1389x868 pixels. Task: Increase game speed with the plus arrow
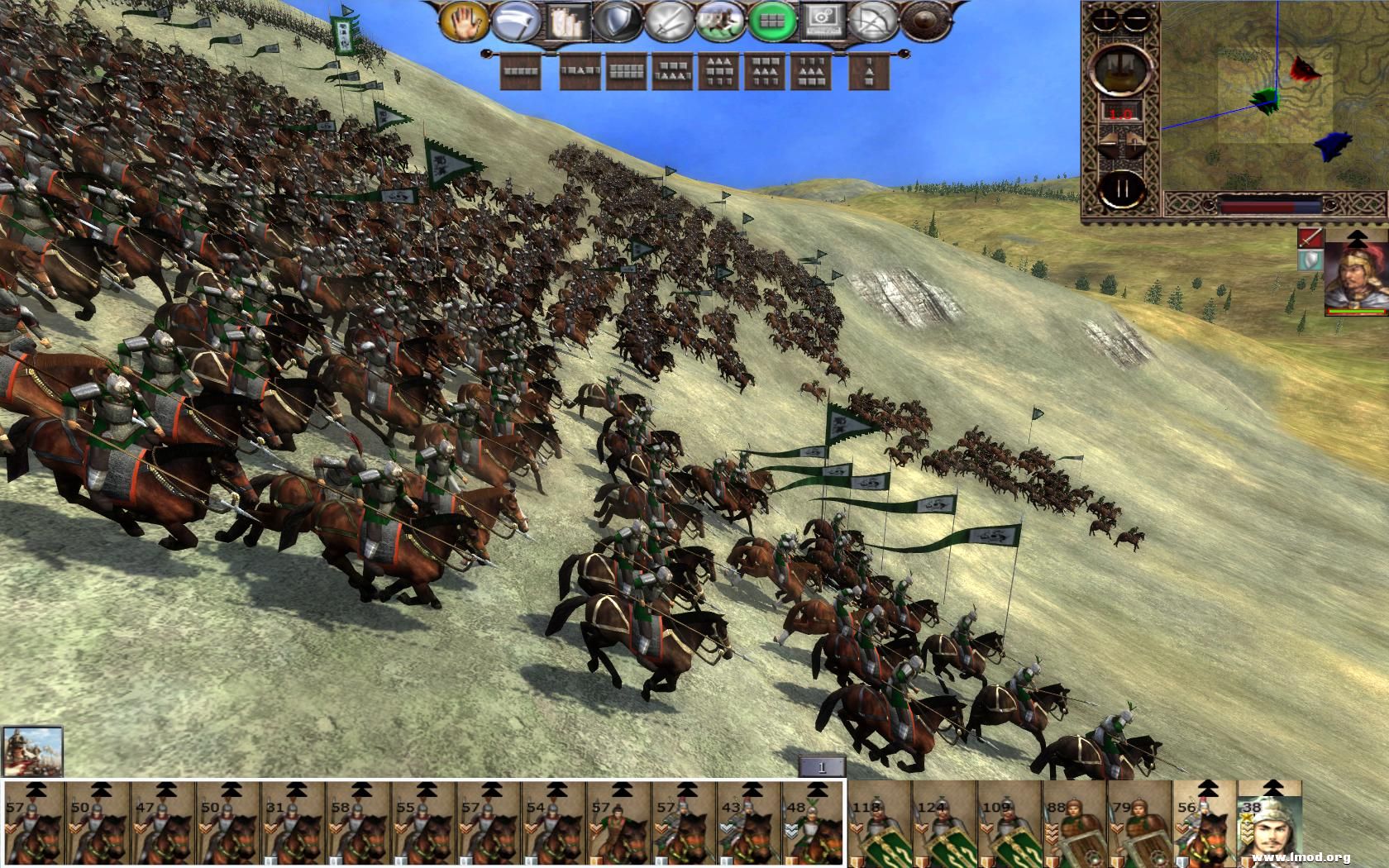pos(1135,141)
